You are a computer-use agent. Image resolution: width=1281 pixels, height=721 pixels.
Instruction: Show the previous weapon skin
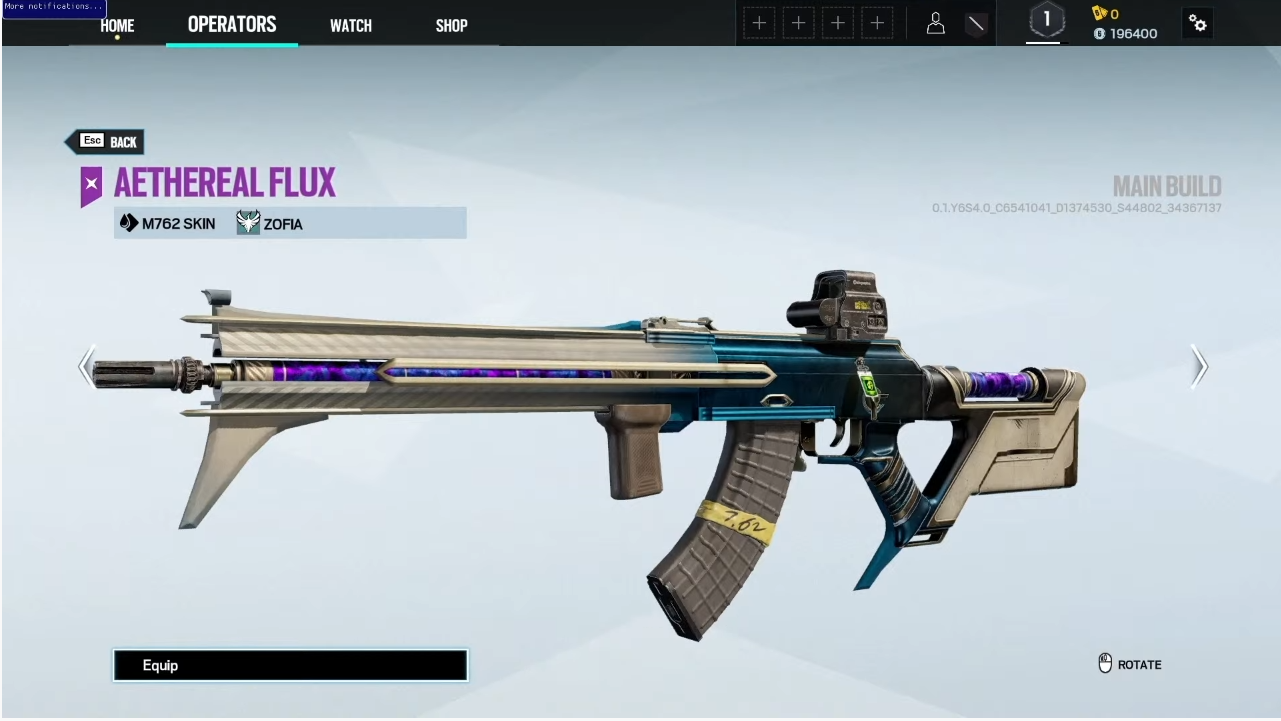coord(87,366)
